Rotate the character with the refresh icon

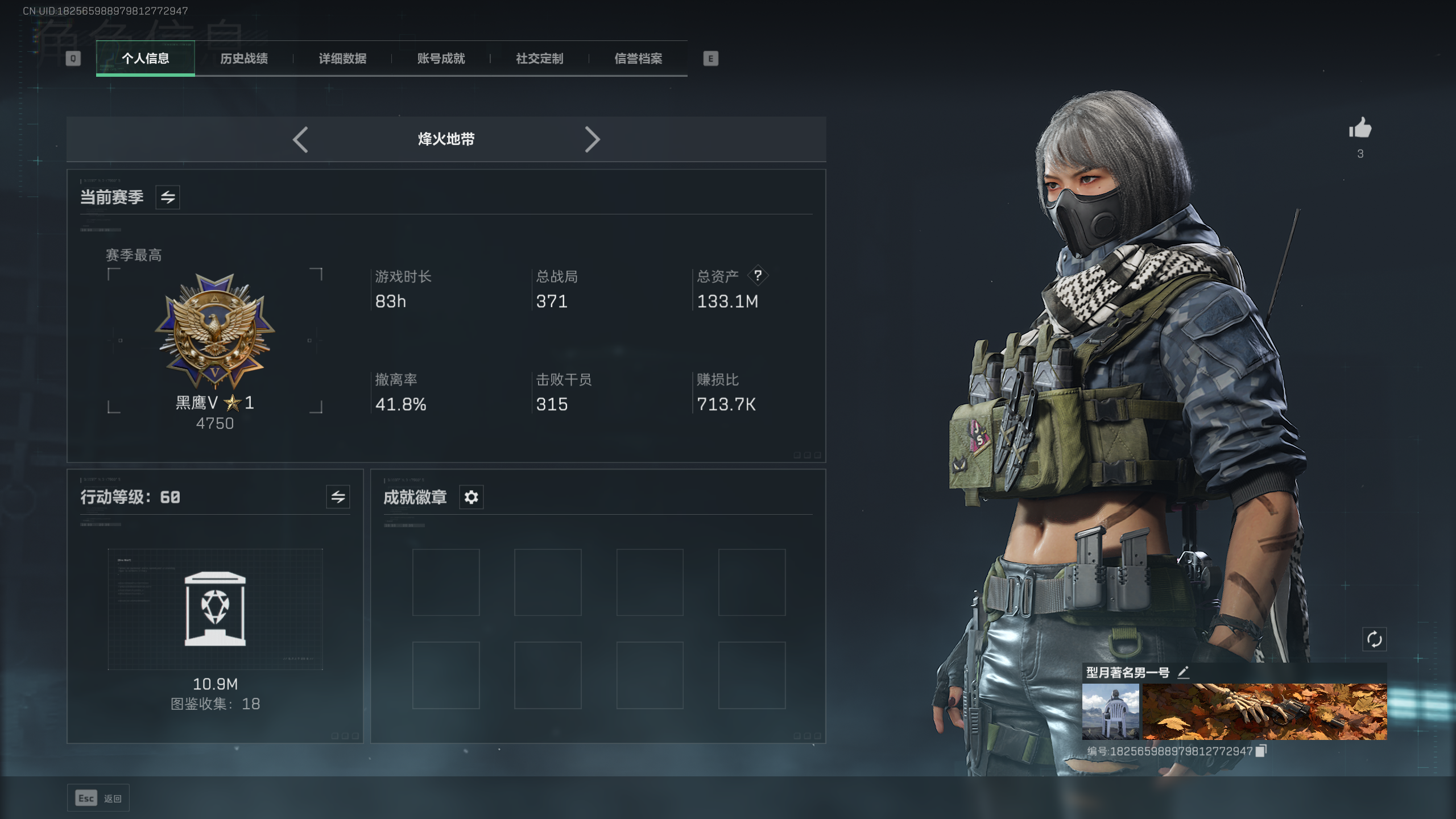[x=1374, y=639]
